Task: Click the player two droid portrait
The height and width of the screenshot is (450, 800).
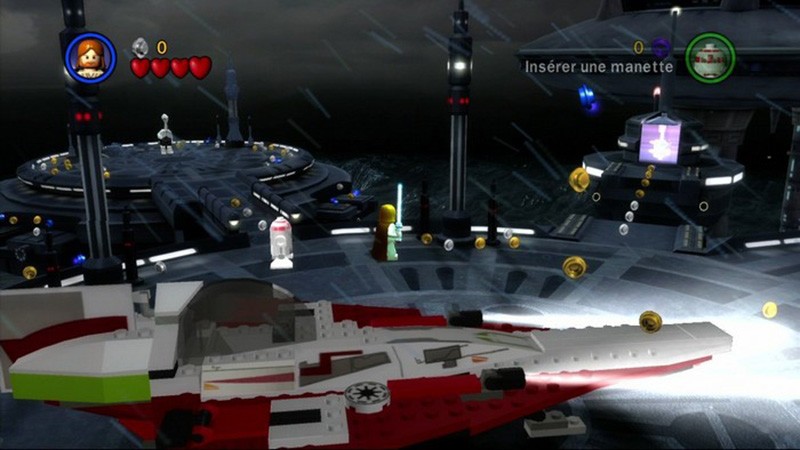Action: tap(710, 57)
